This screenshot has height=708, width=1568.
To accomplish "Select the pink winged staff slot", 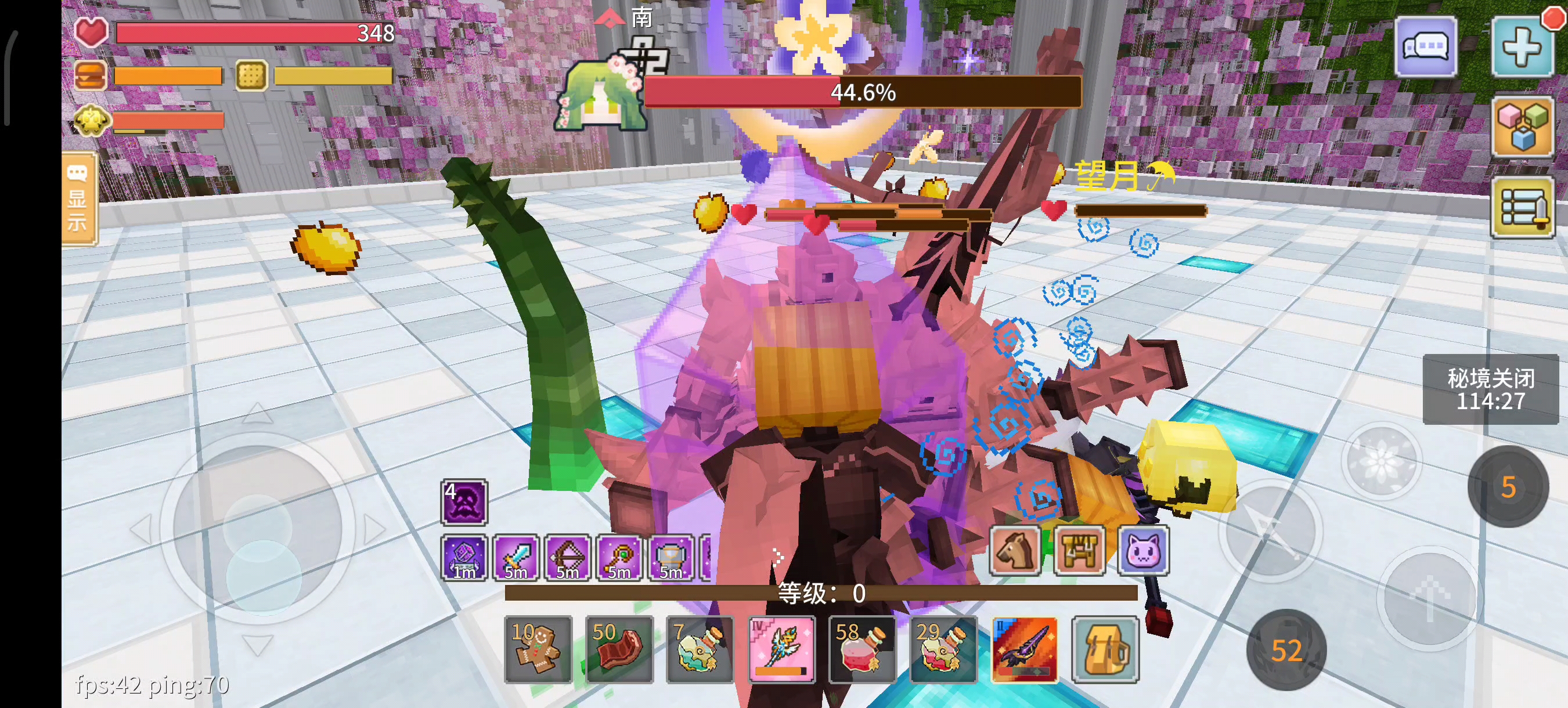I will 781,649.
